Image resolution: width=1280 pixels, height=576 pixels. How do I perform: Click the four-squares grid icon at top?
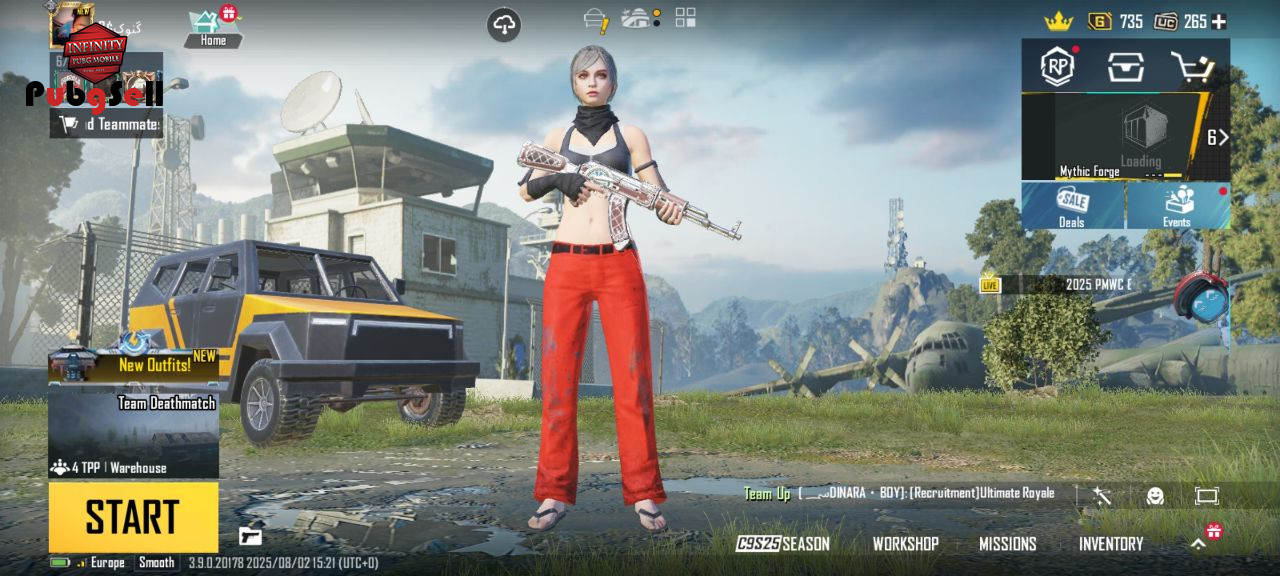(685, 17)
